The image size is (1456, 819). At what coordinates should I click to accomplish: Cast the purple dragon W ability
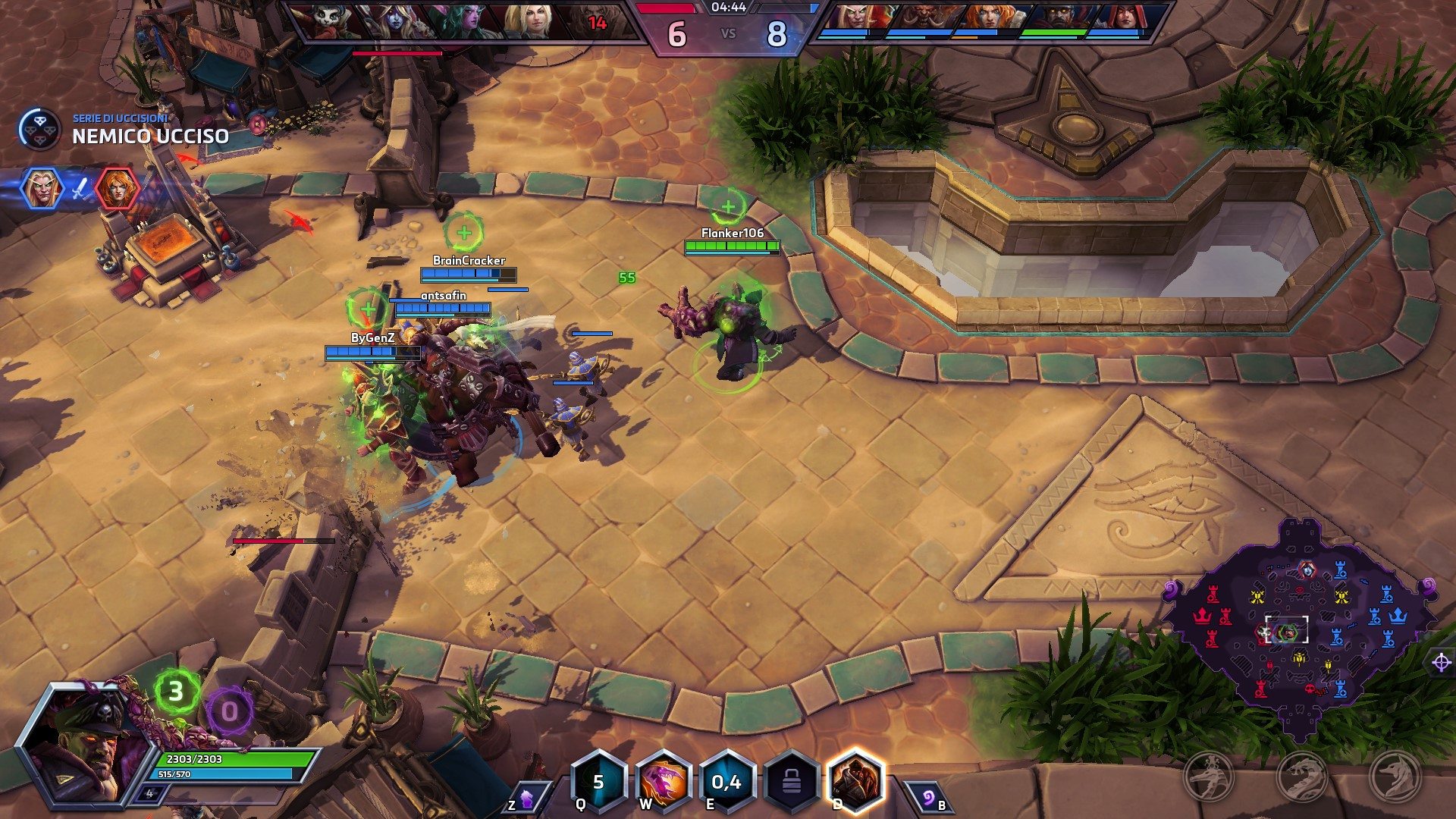click(x=663, y=782)
